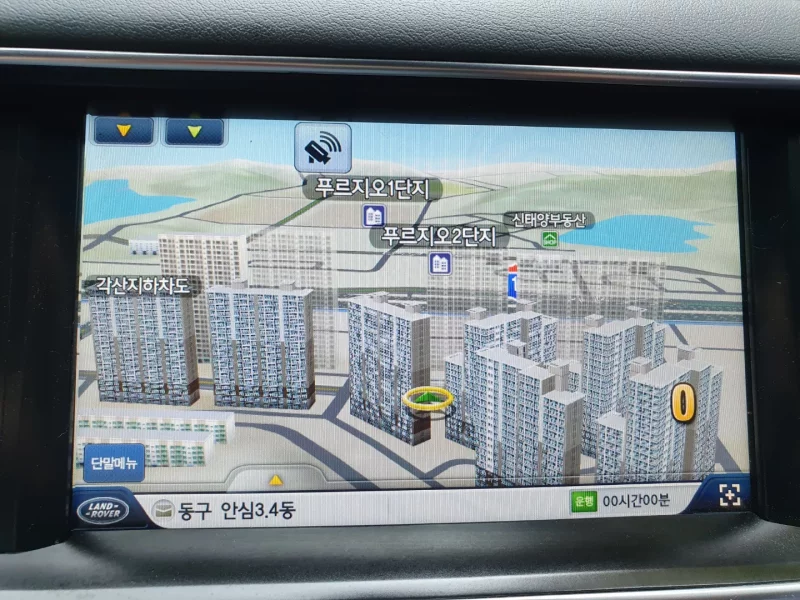
Task: Open the 단말메뉴 menu button
Action: [x=115, y=462]
